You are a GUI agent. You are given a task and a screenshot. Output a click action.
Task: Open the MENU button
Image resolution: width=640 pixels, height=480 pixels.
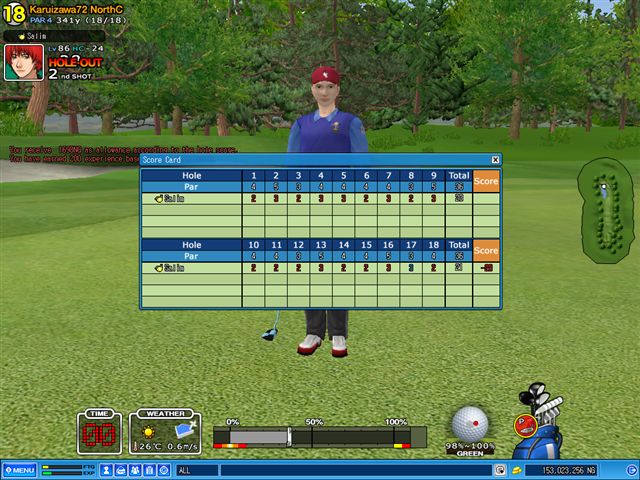(x=20, y=470)
